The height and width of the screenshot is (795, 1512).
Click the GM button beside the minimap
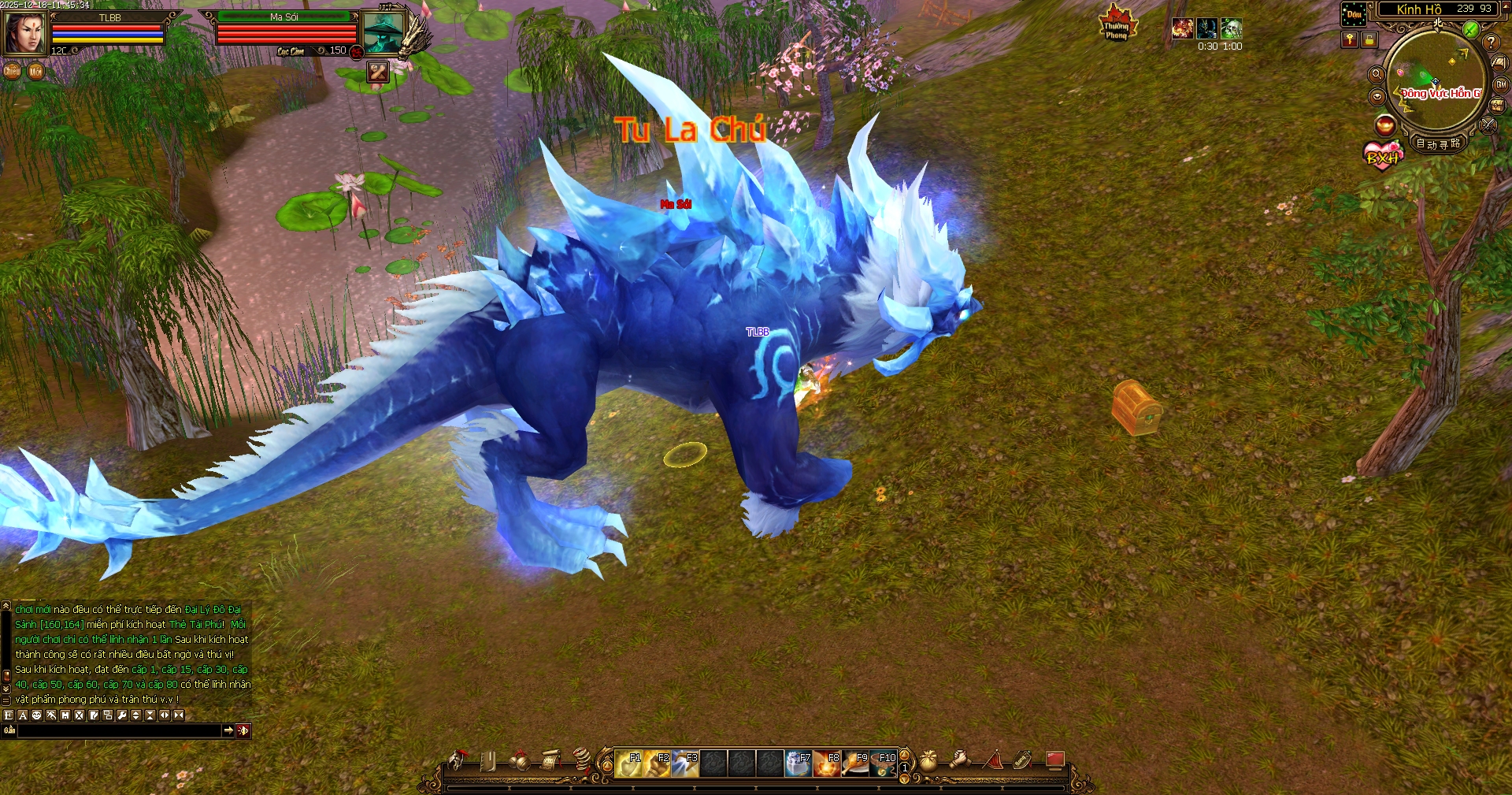tap(1501, 85)
